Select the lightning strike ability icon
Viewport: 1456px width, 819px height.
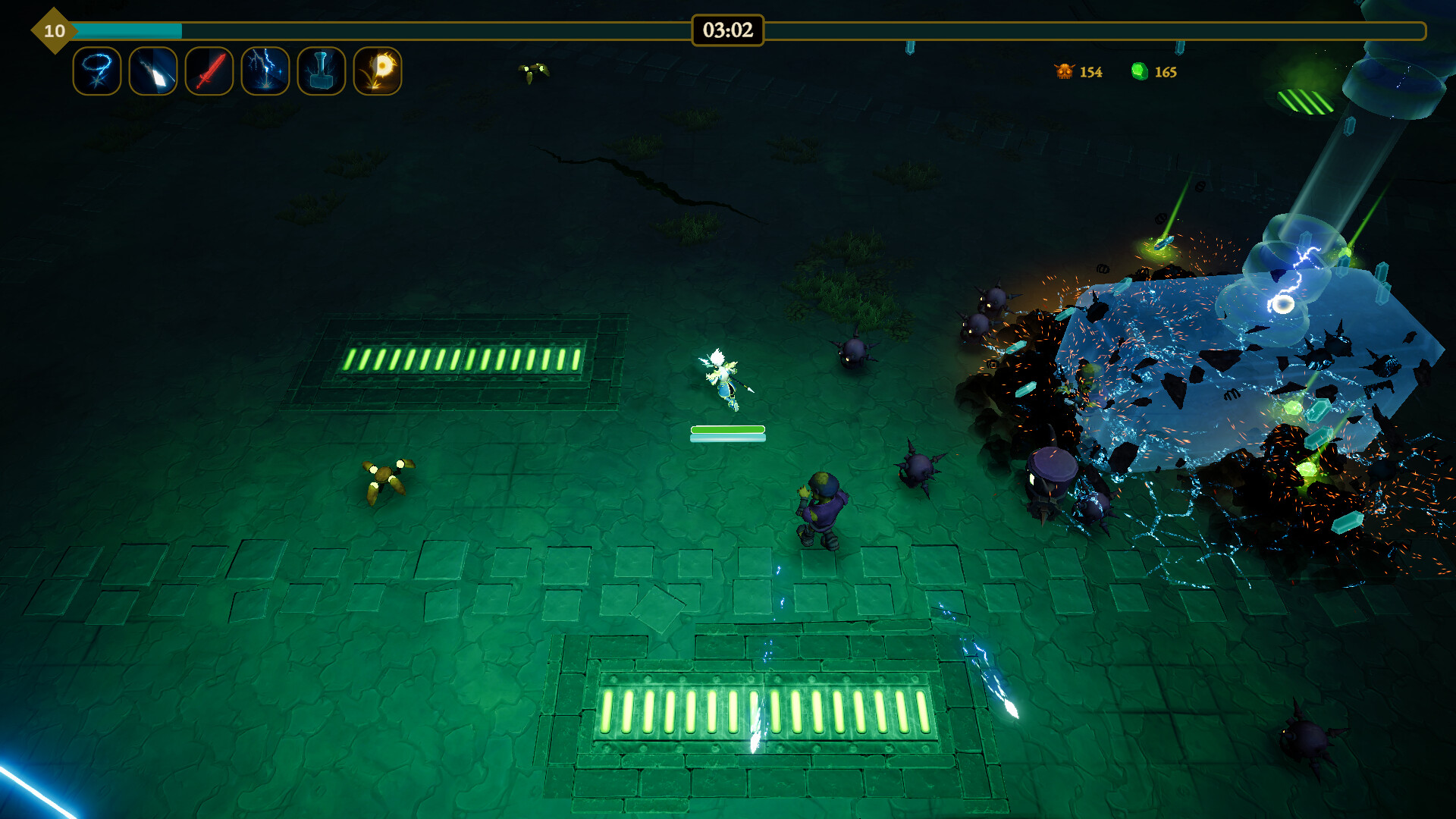265,71
